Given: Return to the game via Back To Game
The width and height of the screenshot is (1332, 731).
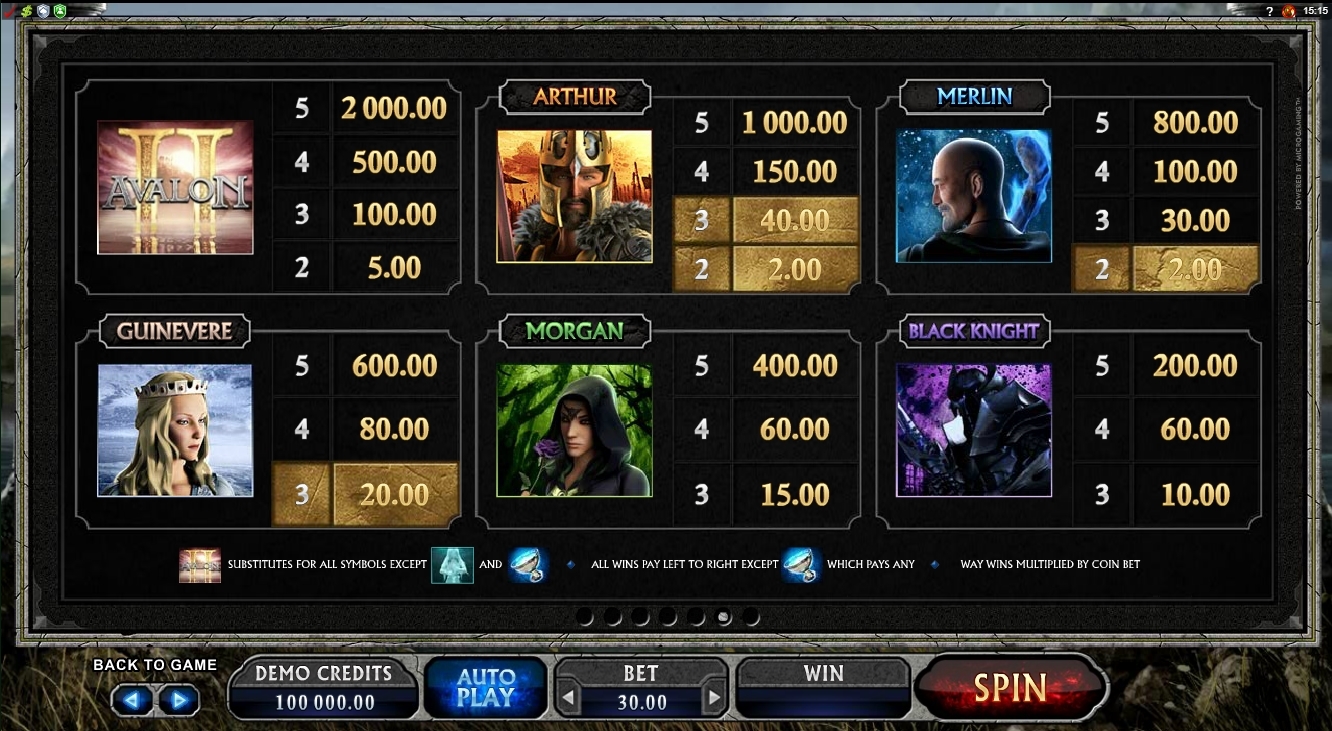Looking at the screenshot, I should tap(155, 665).
